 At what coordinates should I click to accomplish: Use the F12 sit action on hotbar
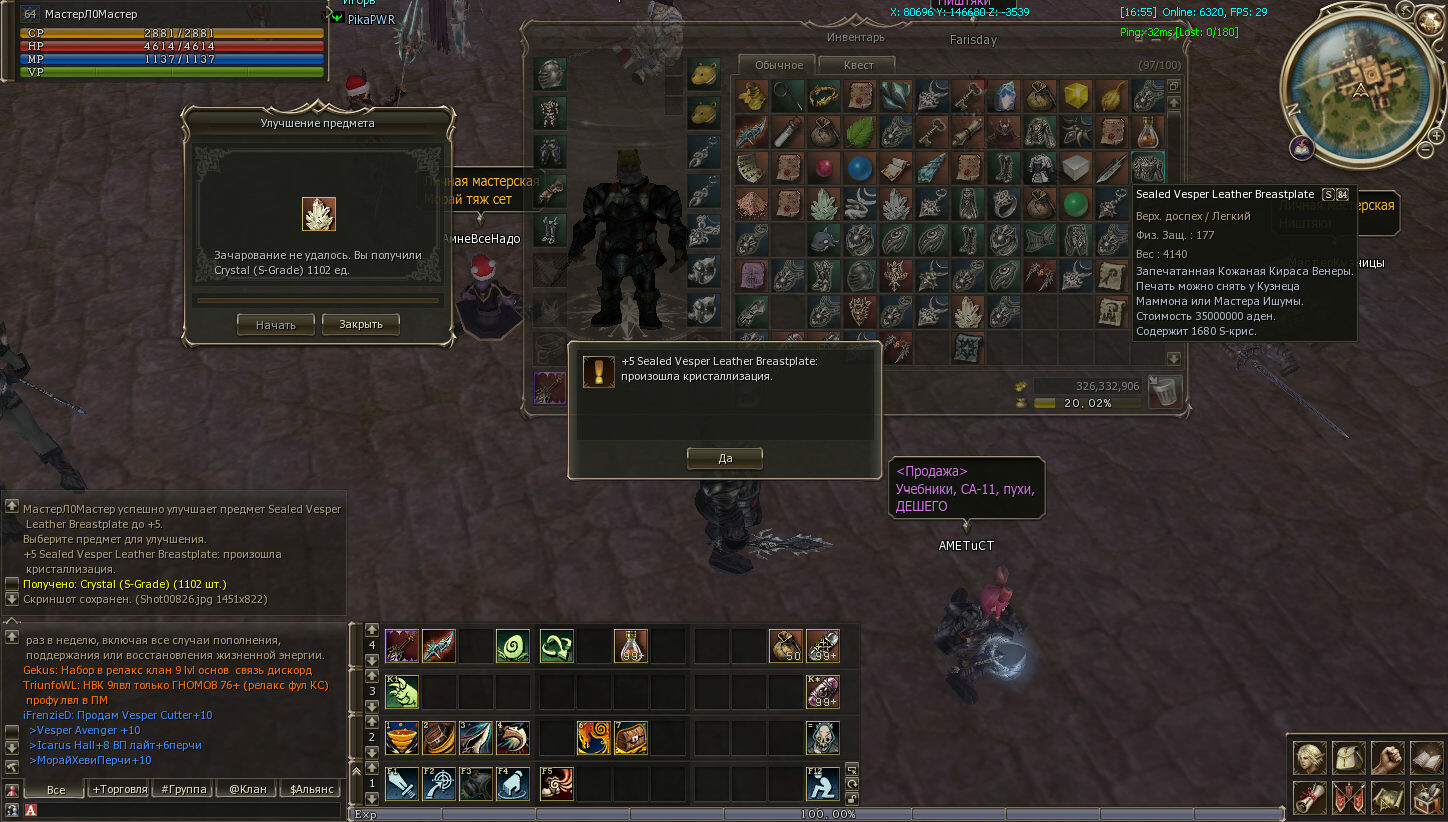tap(822, 784)
